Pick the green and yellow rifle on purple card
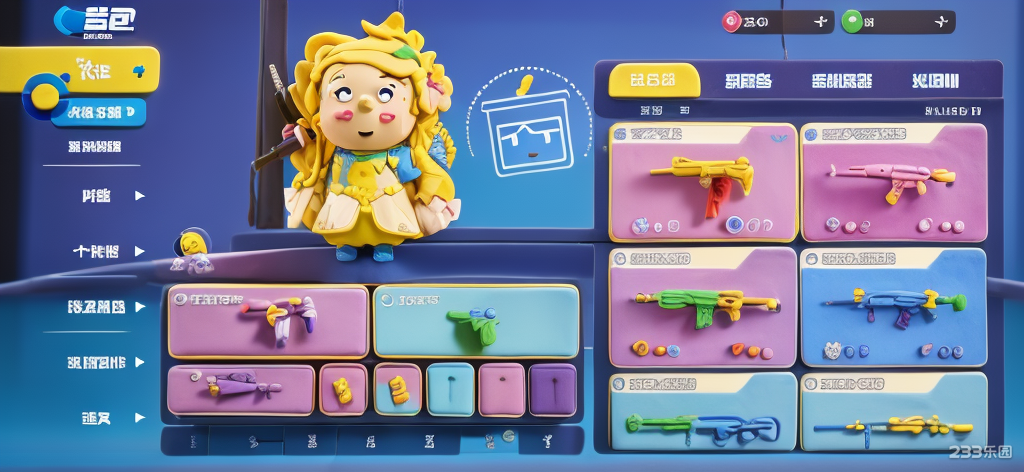This screenshot has width=1024, height=472. pyautogui.click(x=703, y=306)
